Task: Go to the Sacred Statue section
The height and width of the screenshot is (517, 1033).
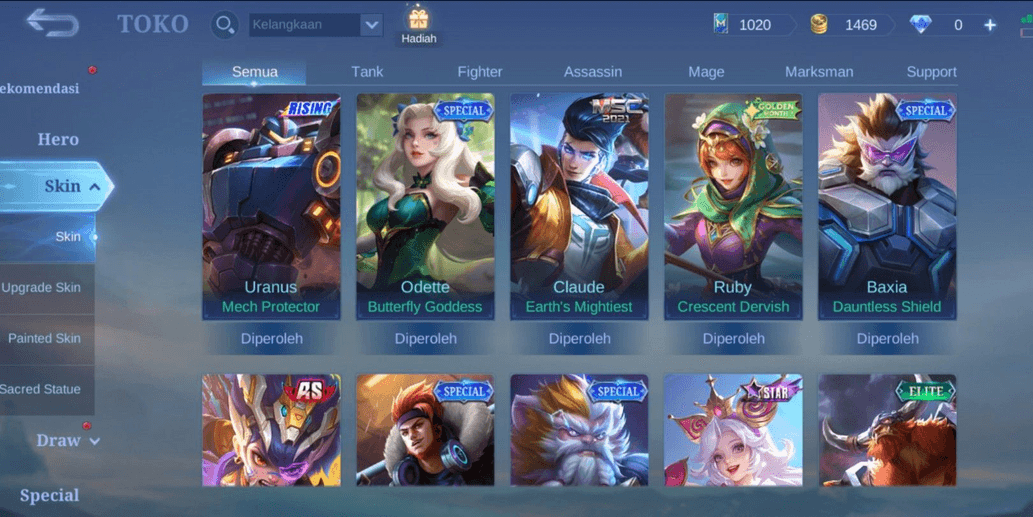Action: (41, 389)
